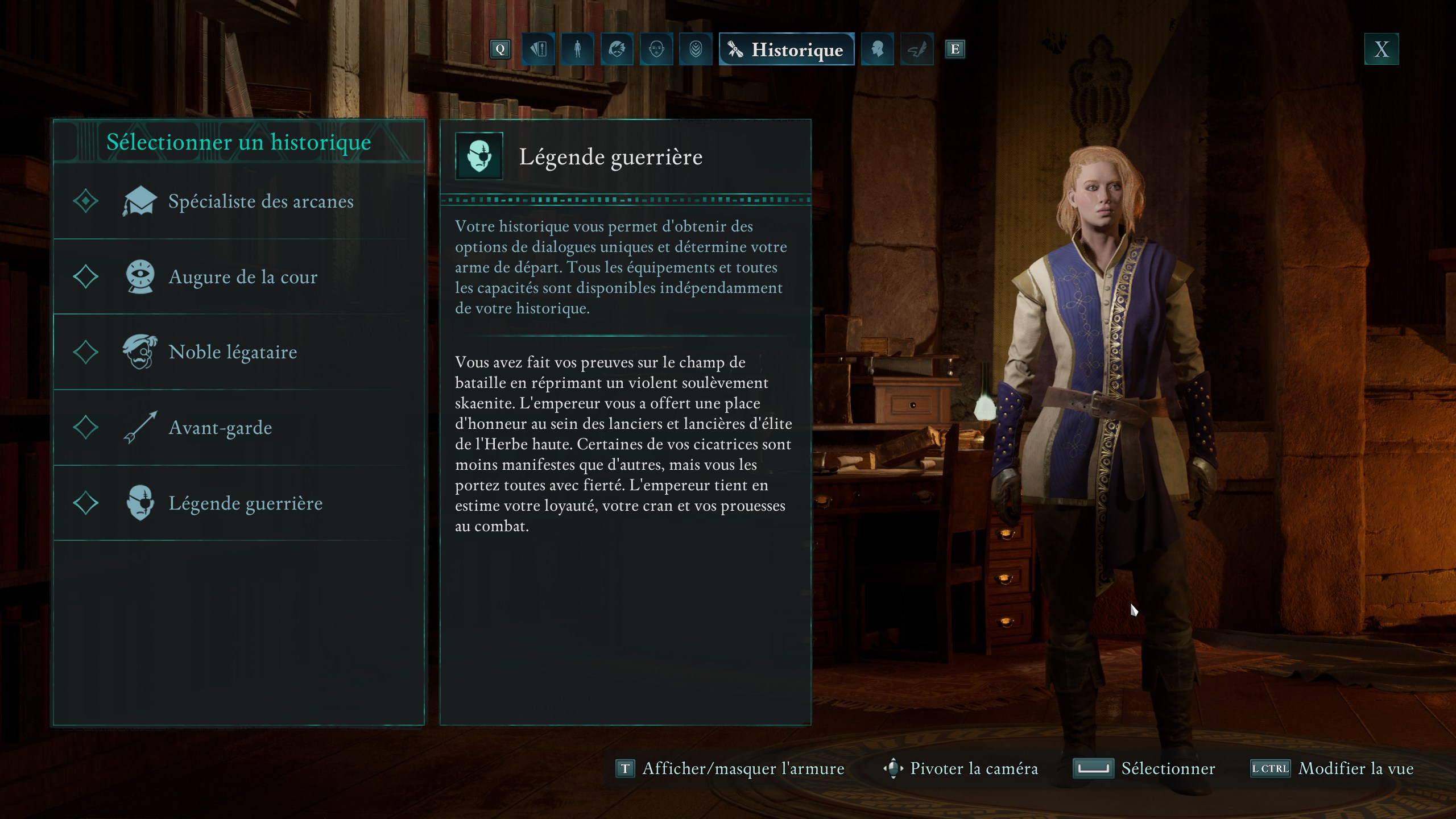Choose the Augure de la cour background

[x=239, y=277]
